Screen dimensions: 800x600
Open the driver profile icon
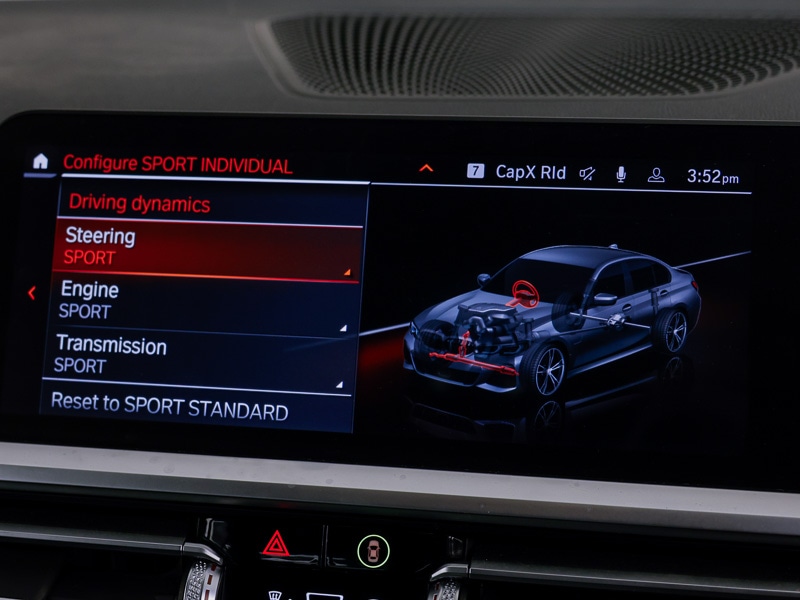tap(656, 175)
